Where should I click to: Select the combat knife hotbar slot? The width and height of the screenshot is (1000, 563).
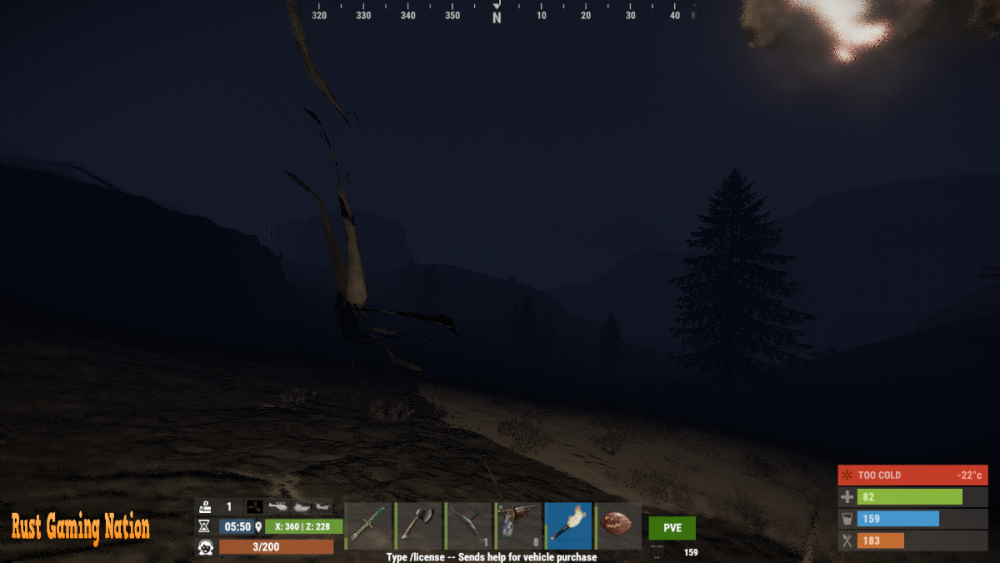pyautogui.click(x=369, y=526)
